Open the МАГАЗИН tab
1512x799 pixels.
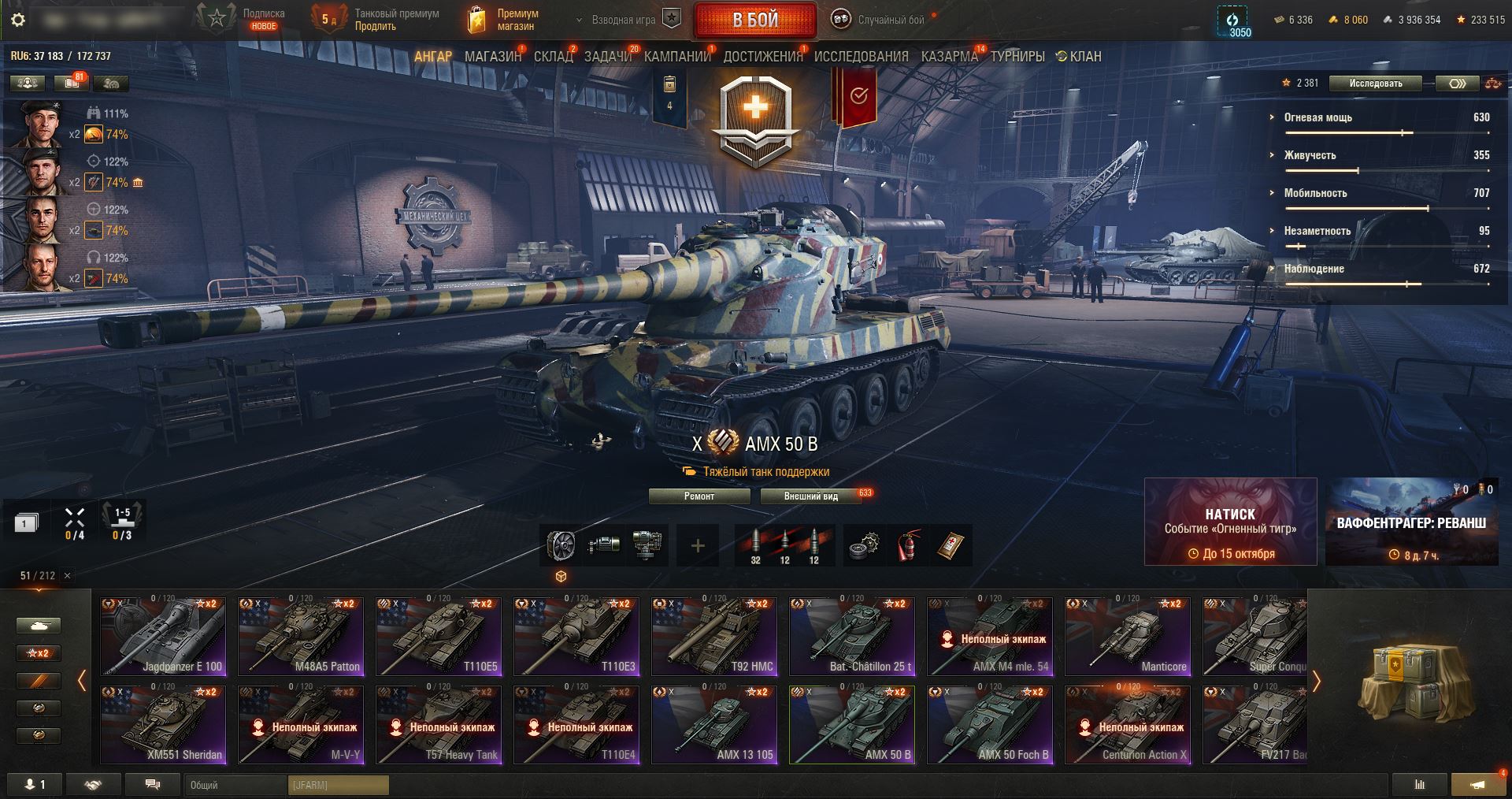[492, 57]
